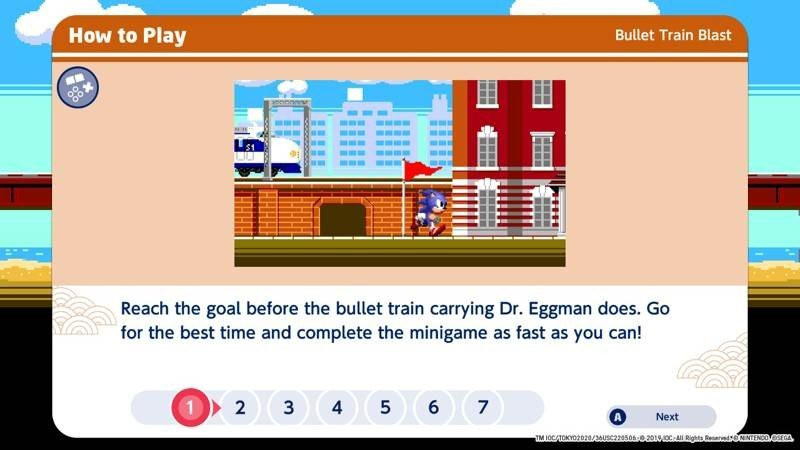Viewport: 800px width, 450px height.
Task: Go to page 1 of instructions
Action: pyautogui.click(x=191, y=407)
